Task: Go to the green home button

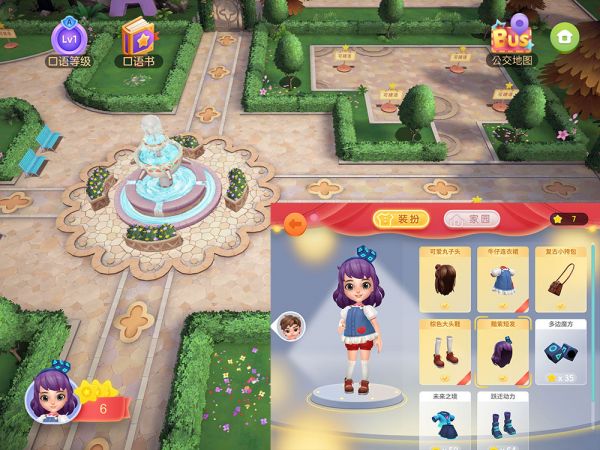Action: pos(566,37)
